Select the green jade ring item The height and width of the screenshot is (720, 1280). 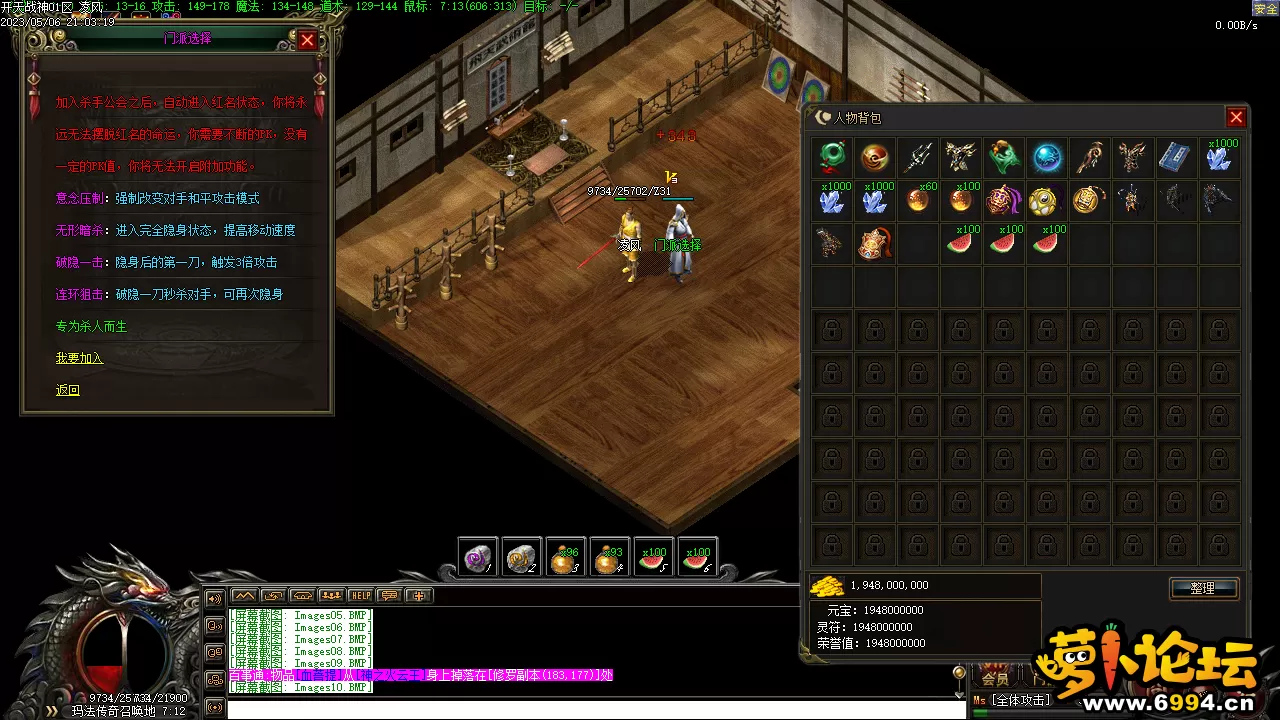coord(832,157)
